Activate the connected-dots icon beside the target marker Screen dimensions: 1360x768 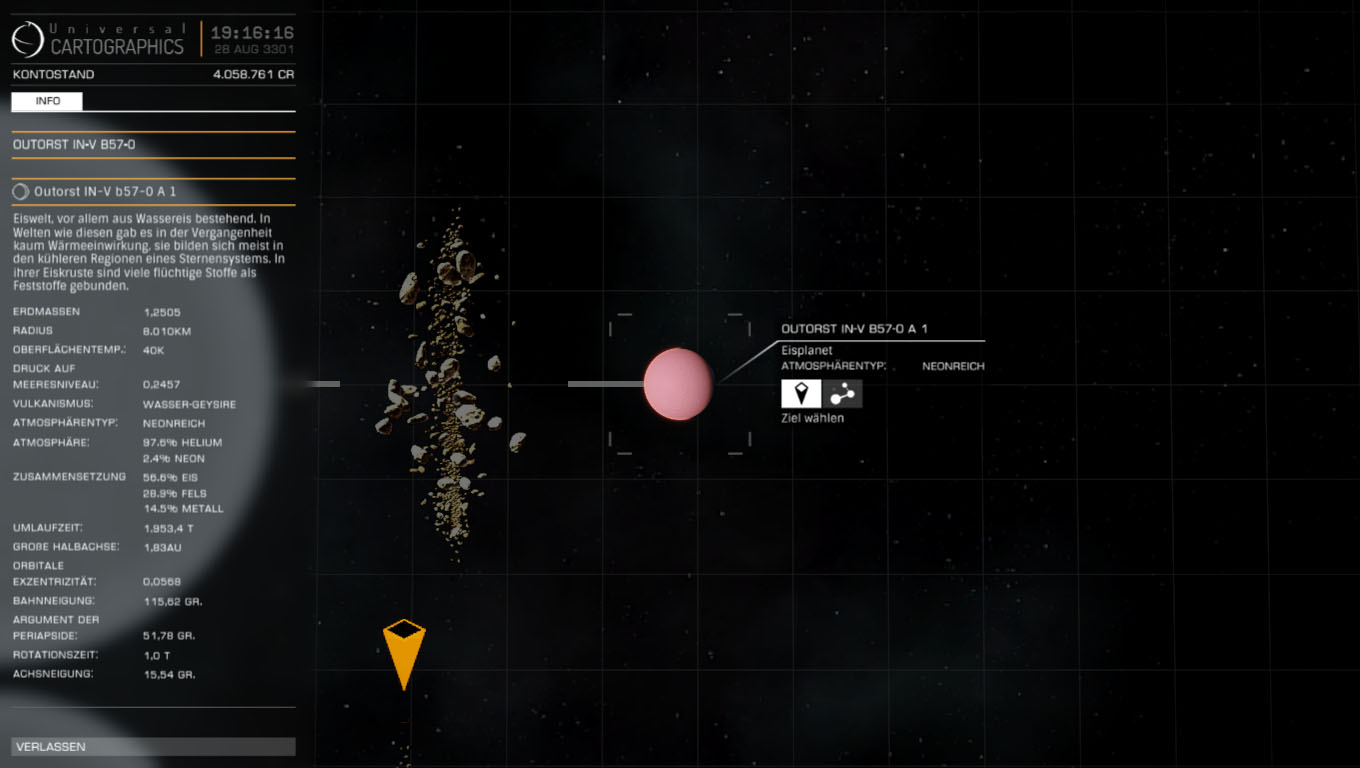coord(842,393)
